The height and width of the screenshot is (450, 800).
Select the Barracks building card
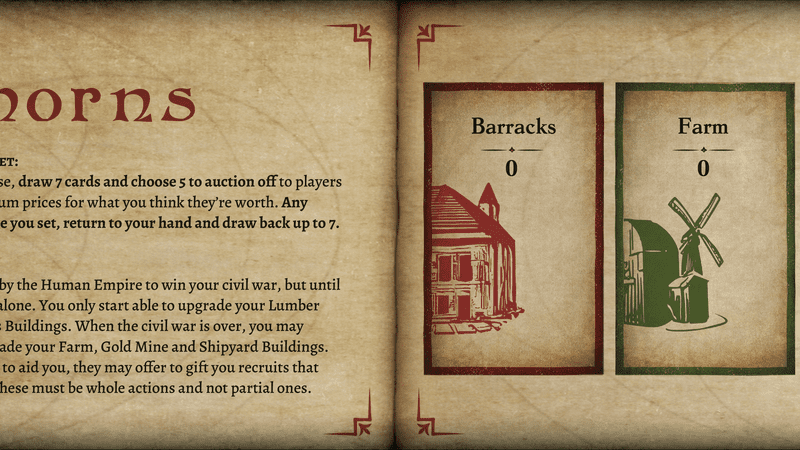pos(513,228)
